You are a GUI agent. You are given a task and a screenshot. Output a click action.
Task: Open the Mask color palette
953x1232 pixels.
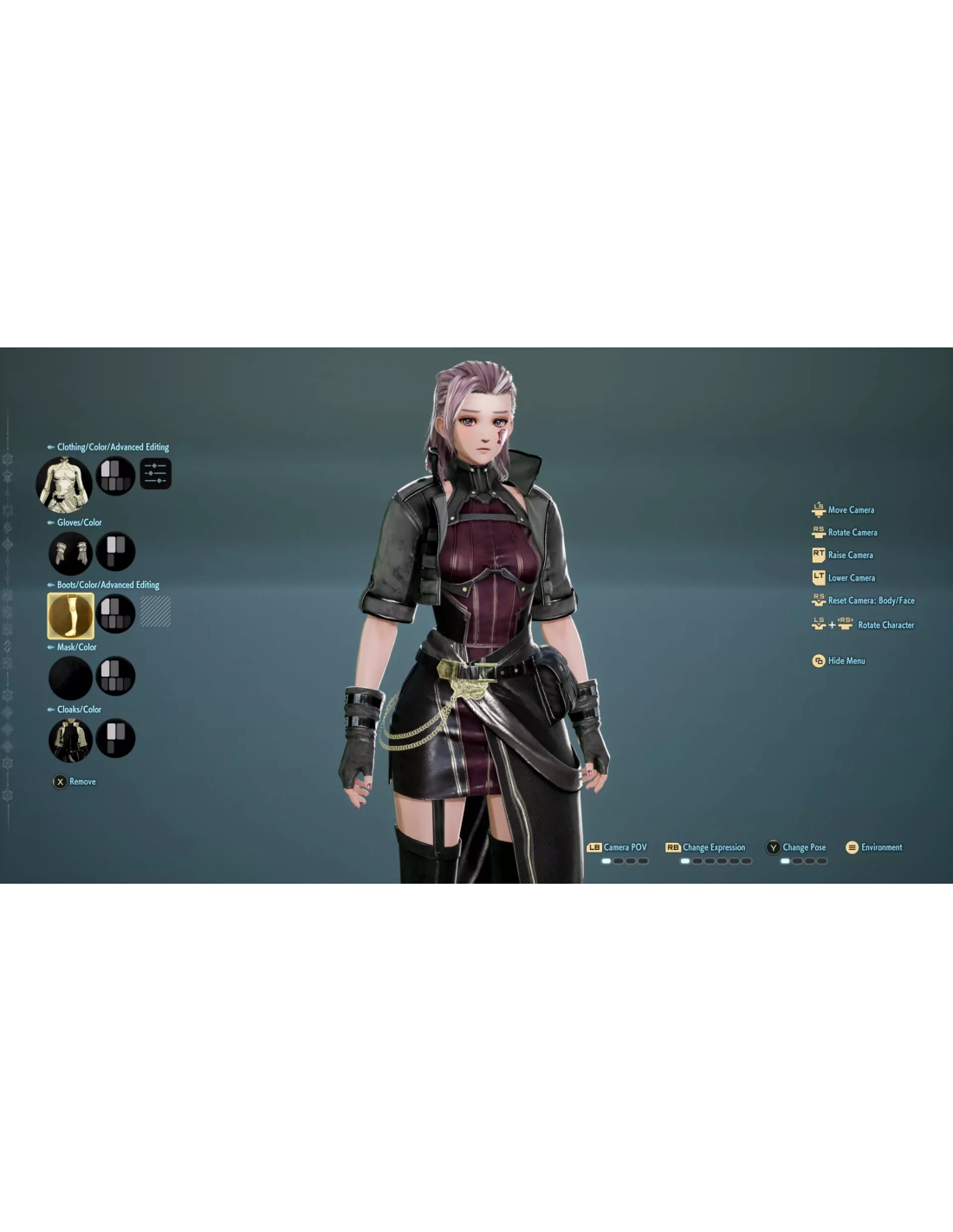tap(115, 677)
